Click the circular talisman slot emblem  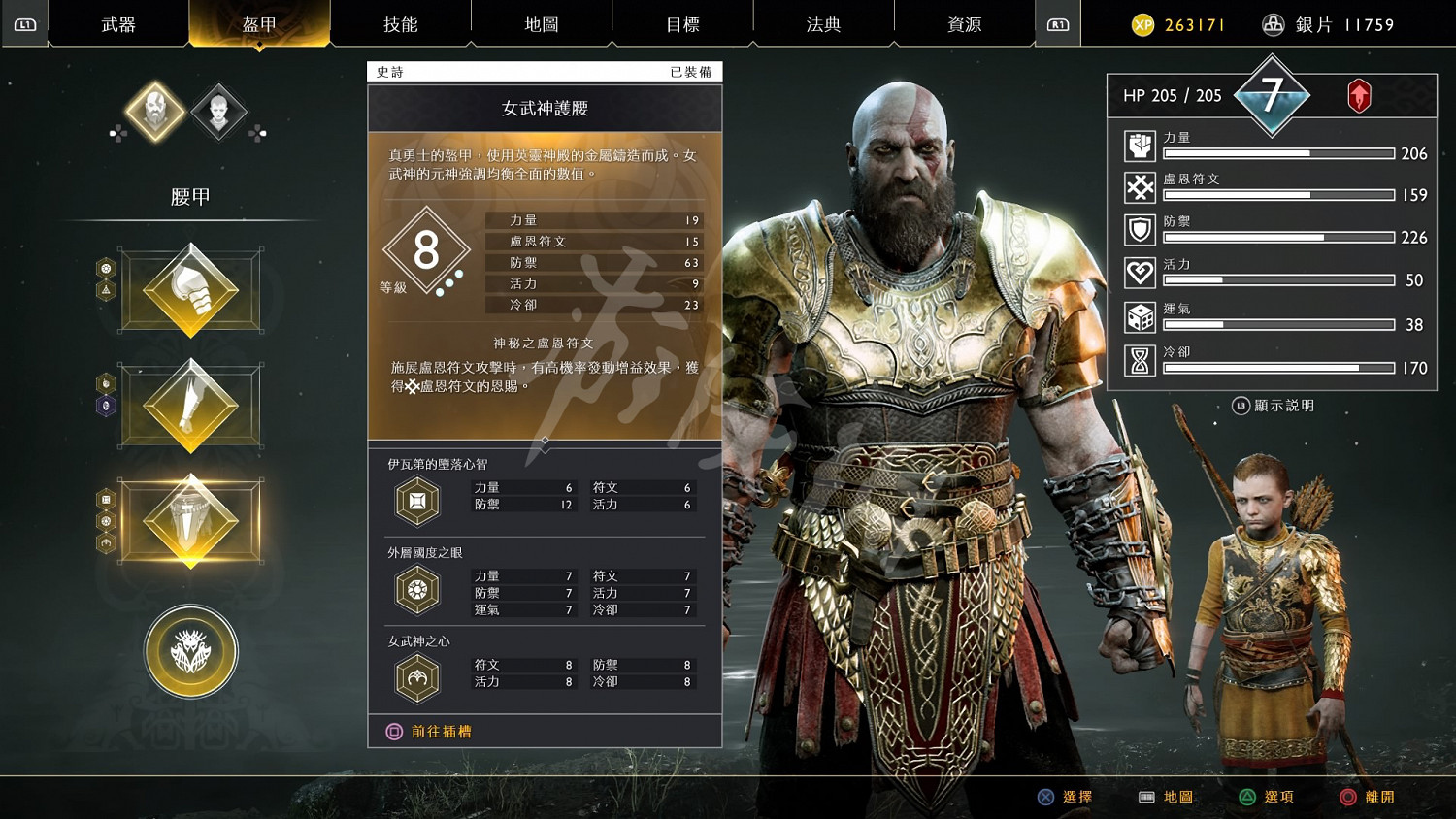click(x=190, y=651)
